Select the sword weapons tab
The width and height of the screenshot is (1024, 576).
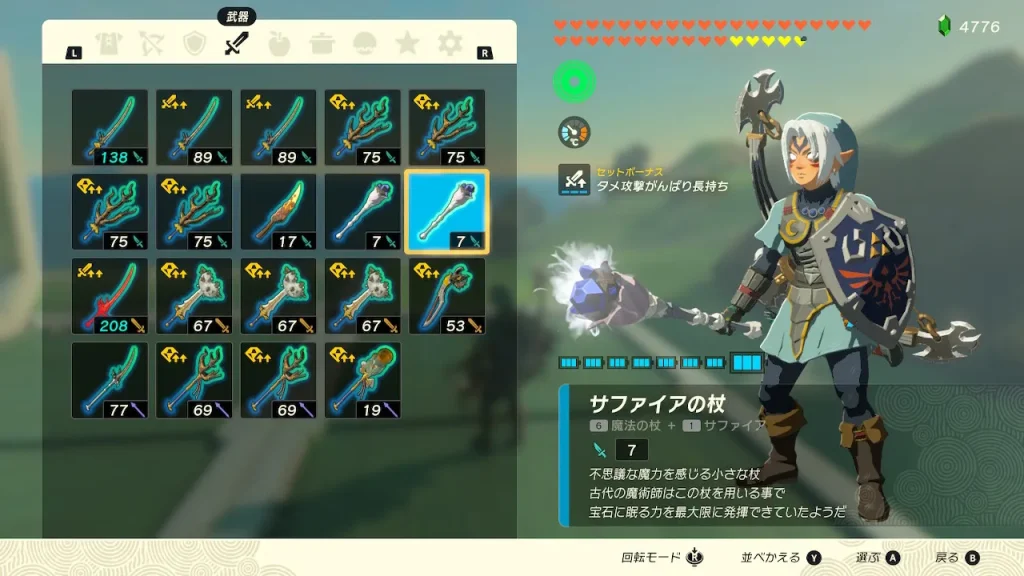236,44
